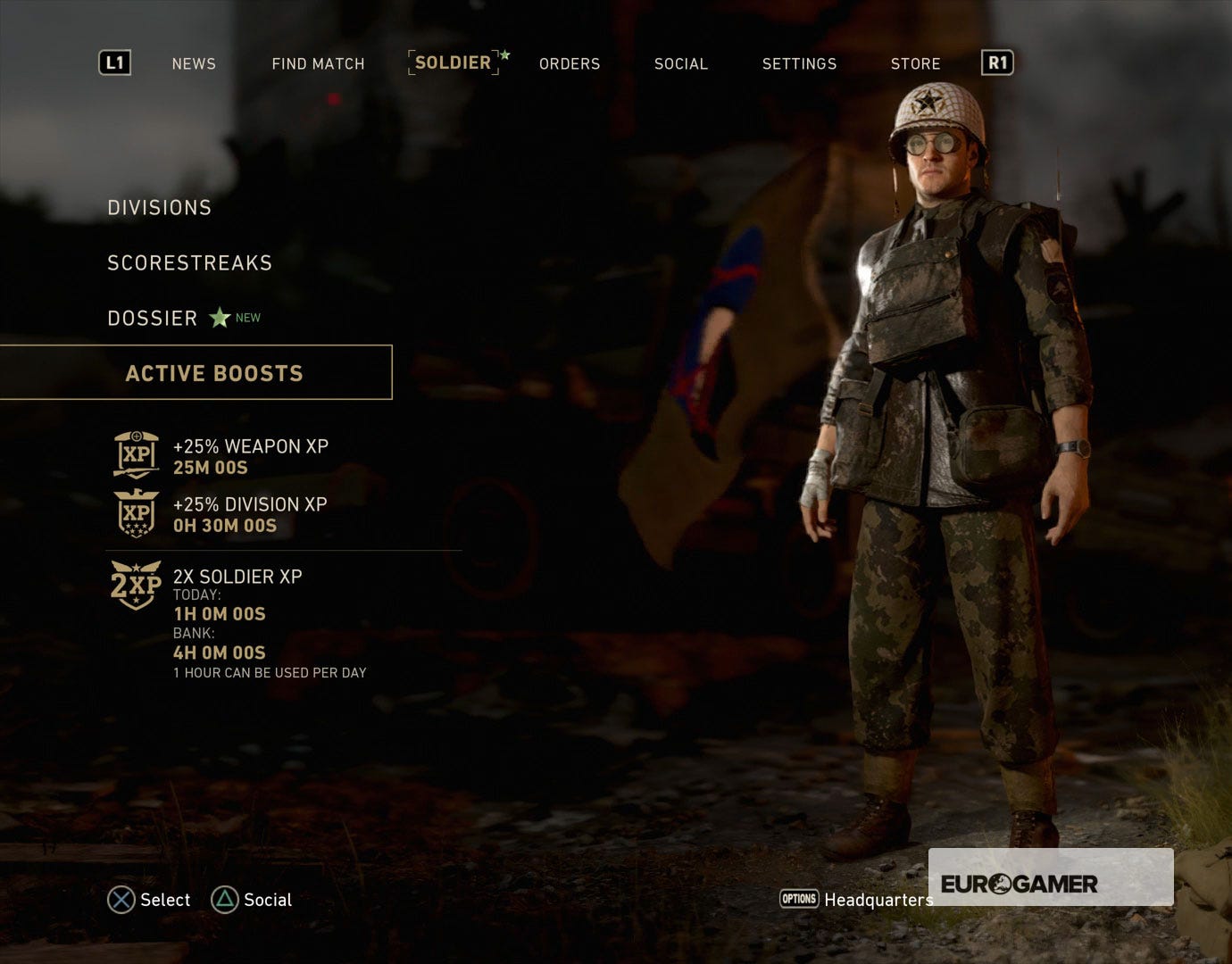This screenshot has width=1232, height=964.
Task: Switch to the ORDERS tab
Action: [569, 63]
